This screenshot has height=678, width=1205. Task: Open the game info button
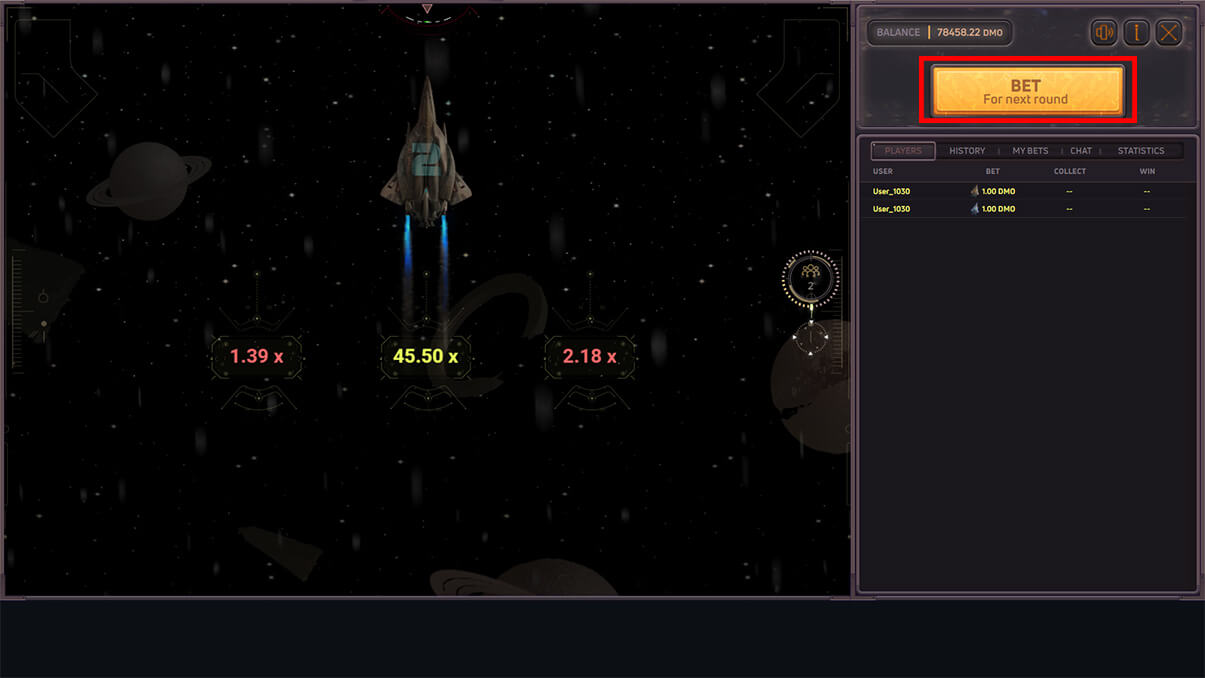[x=1136, y=33]
